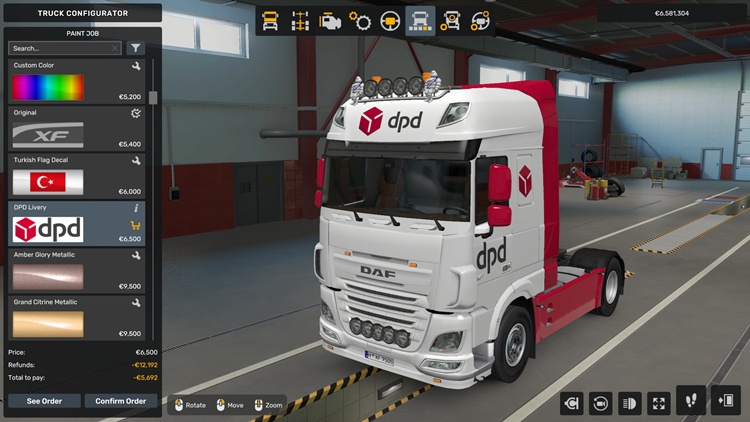Screen dimensions: 750x422
Task: Expand the view to fullscreen
Action: pyautogui.click(x=659, y=403)
